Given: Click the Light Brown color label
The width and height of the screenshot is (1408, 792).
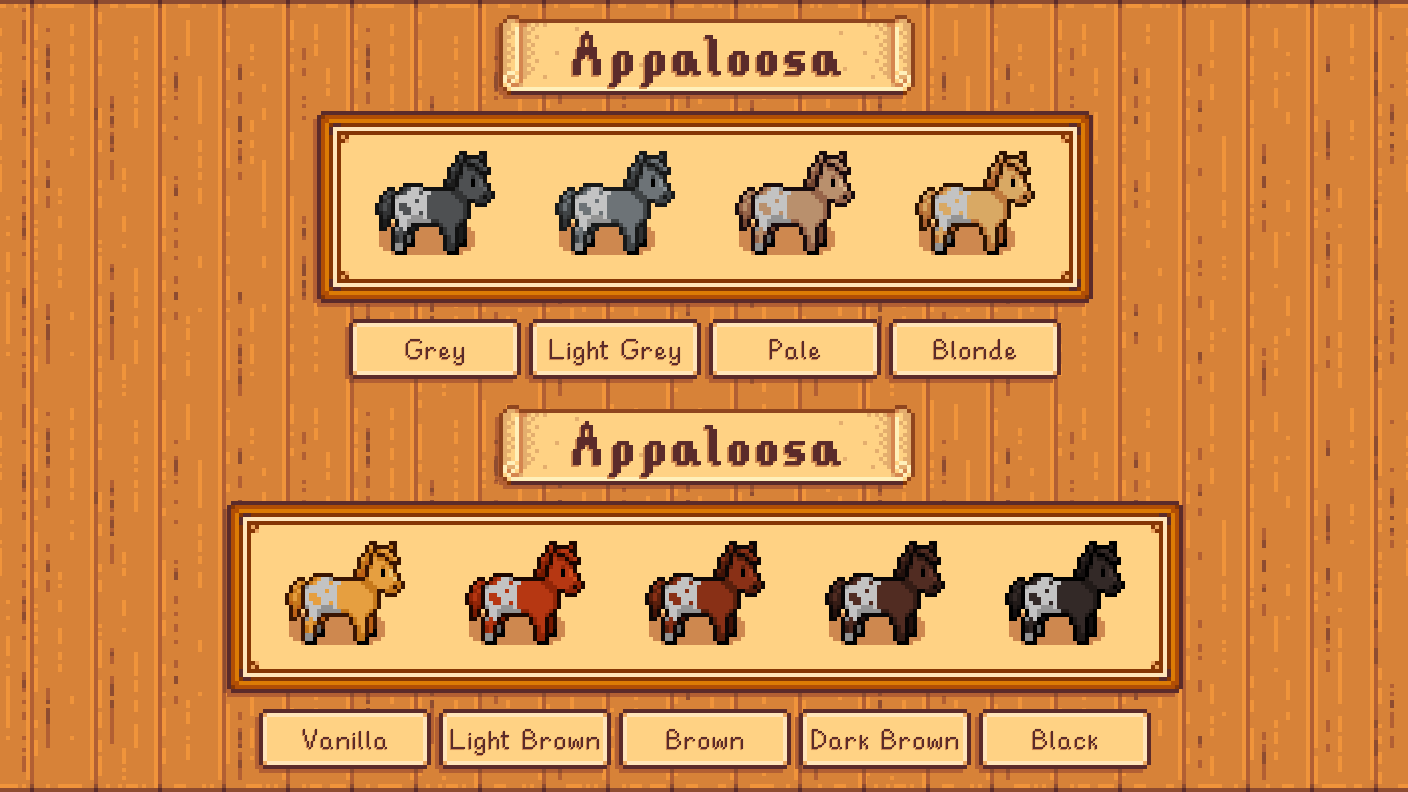Looking at the screenshot, I should pyautogui.click(x=524, y=739).
